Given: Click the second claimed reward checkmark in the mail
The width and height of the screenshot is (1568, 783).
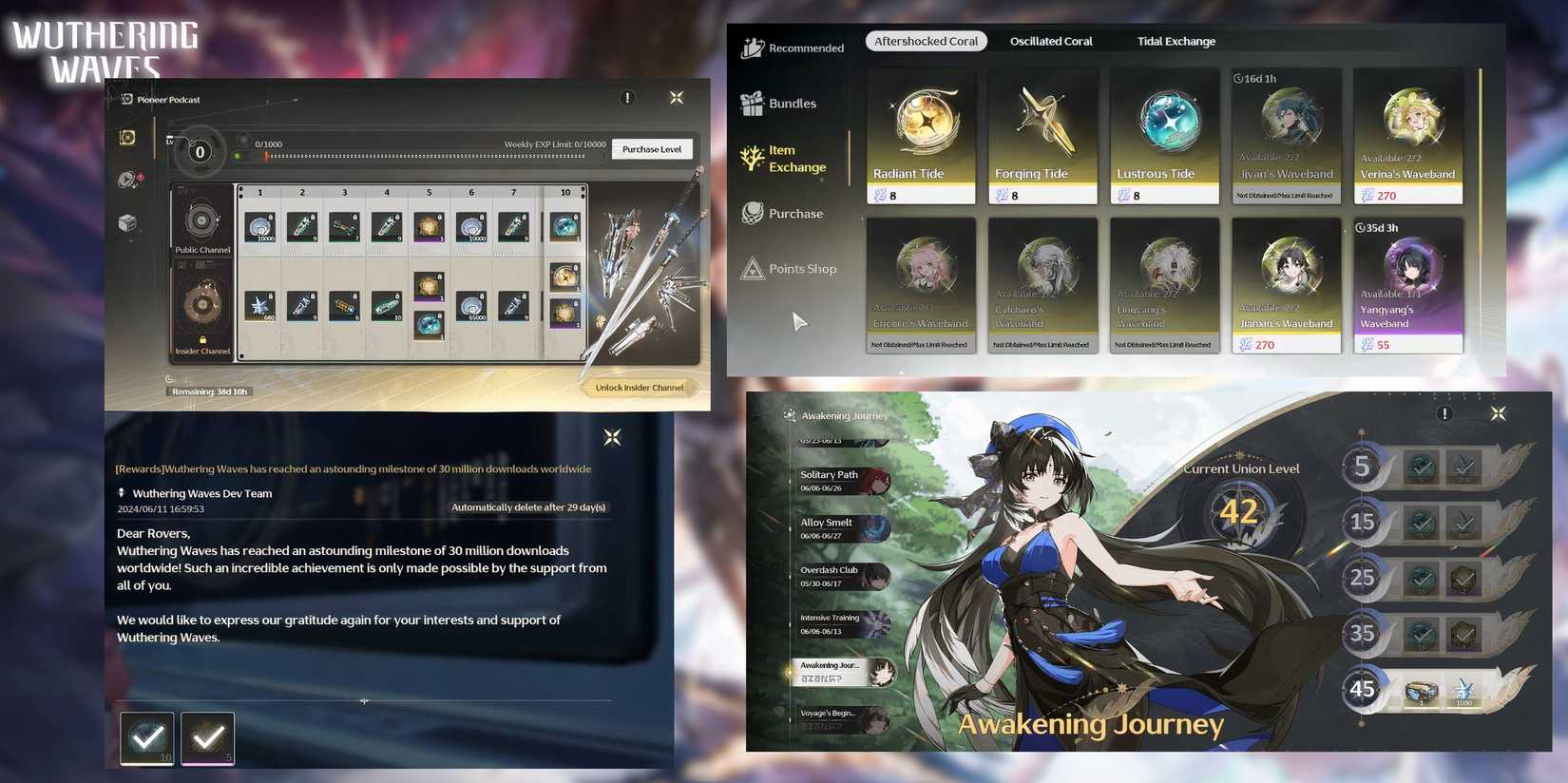Looking at the screenshot, I should (x=206, y=736).
